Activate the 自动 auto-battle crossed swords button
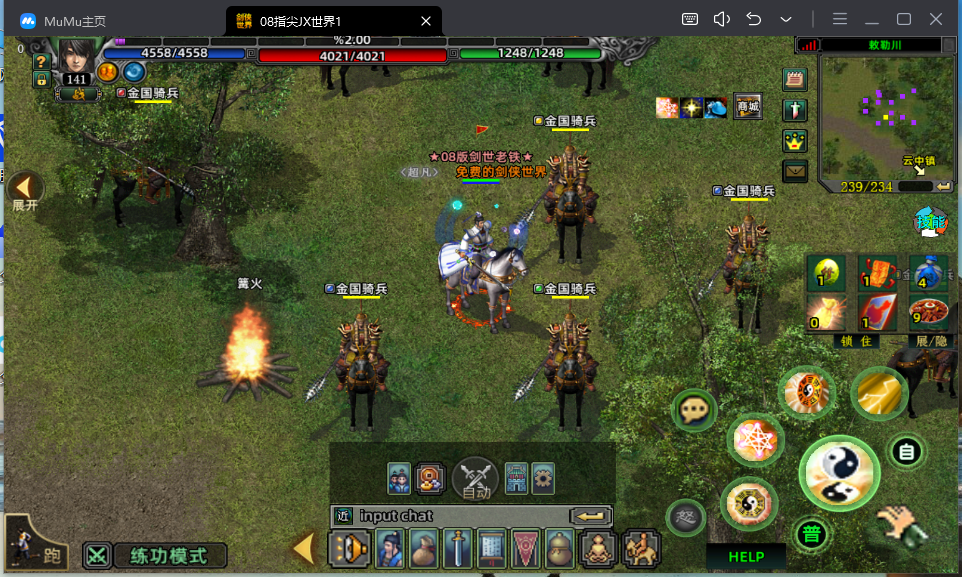 coord(476,478)
